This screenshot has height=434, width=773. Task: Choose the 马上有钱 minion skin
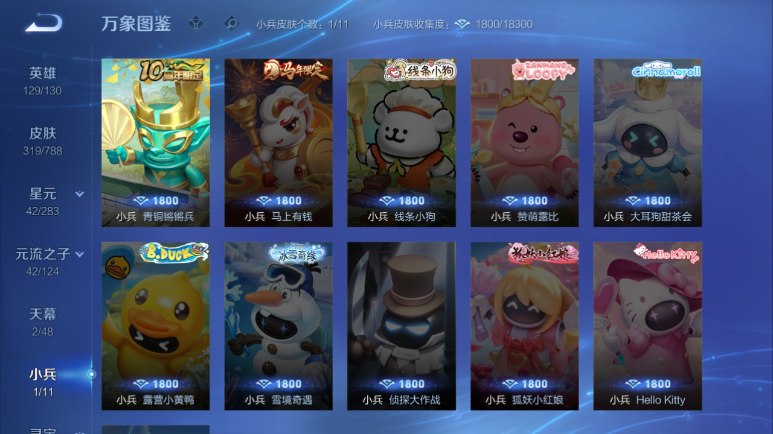[x=278, y=143]
